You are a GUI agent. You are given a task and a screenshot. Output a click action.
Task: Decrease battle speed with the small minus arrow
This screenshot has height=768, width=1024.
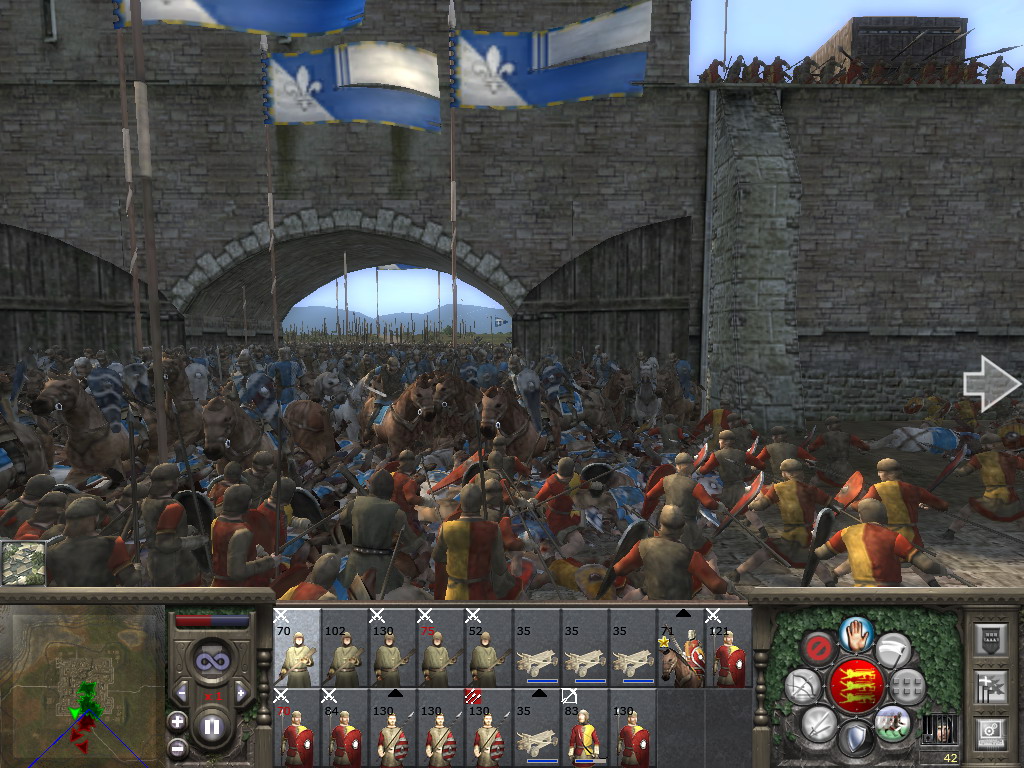(x=181, y=692)
